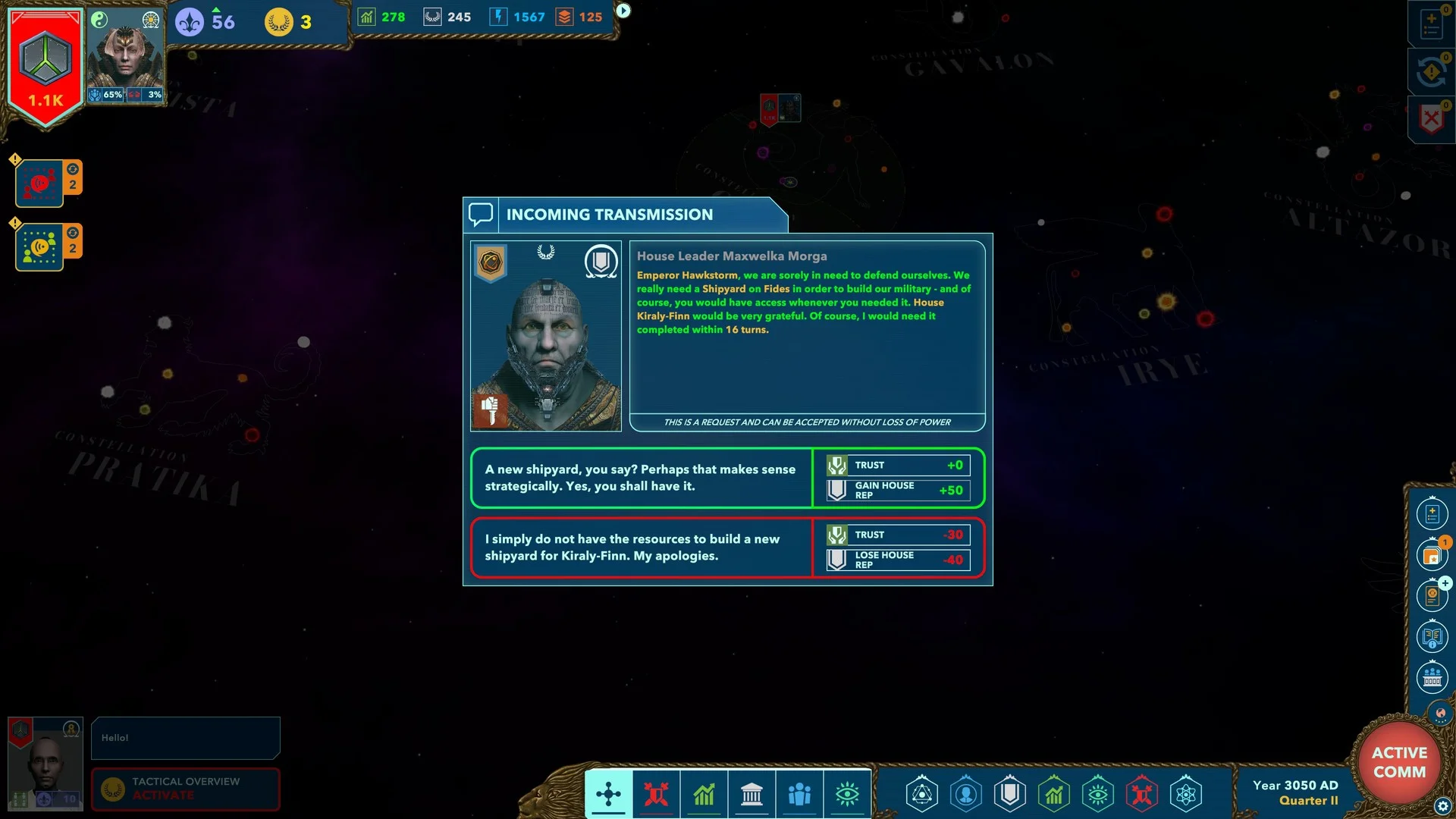Image resolution: width=1456 pixels, height=819 pixels.
Task: Accept the shipyard request with the green reply
Action: 641,478
